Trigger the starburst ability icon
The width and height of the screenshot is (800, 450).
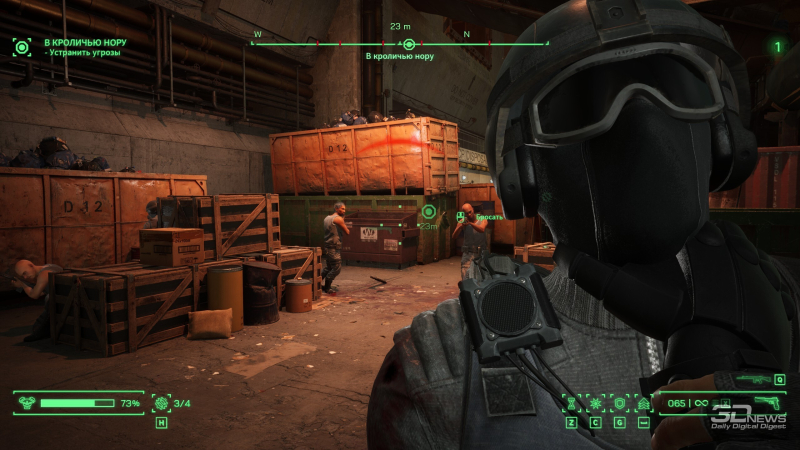(596, 403)
